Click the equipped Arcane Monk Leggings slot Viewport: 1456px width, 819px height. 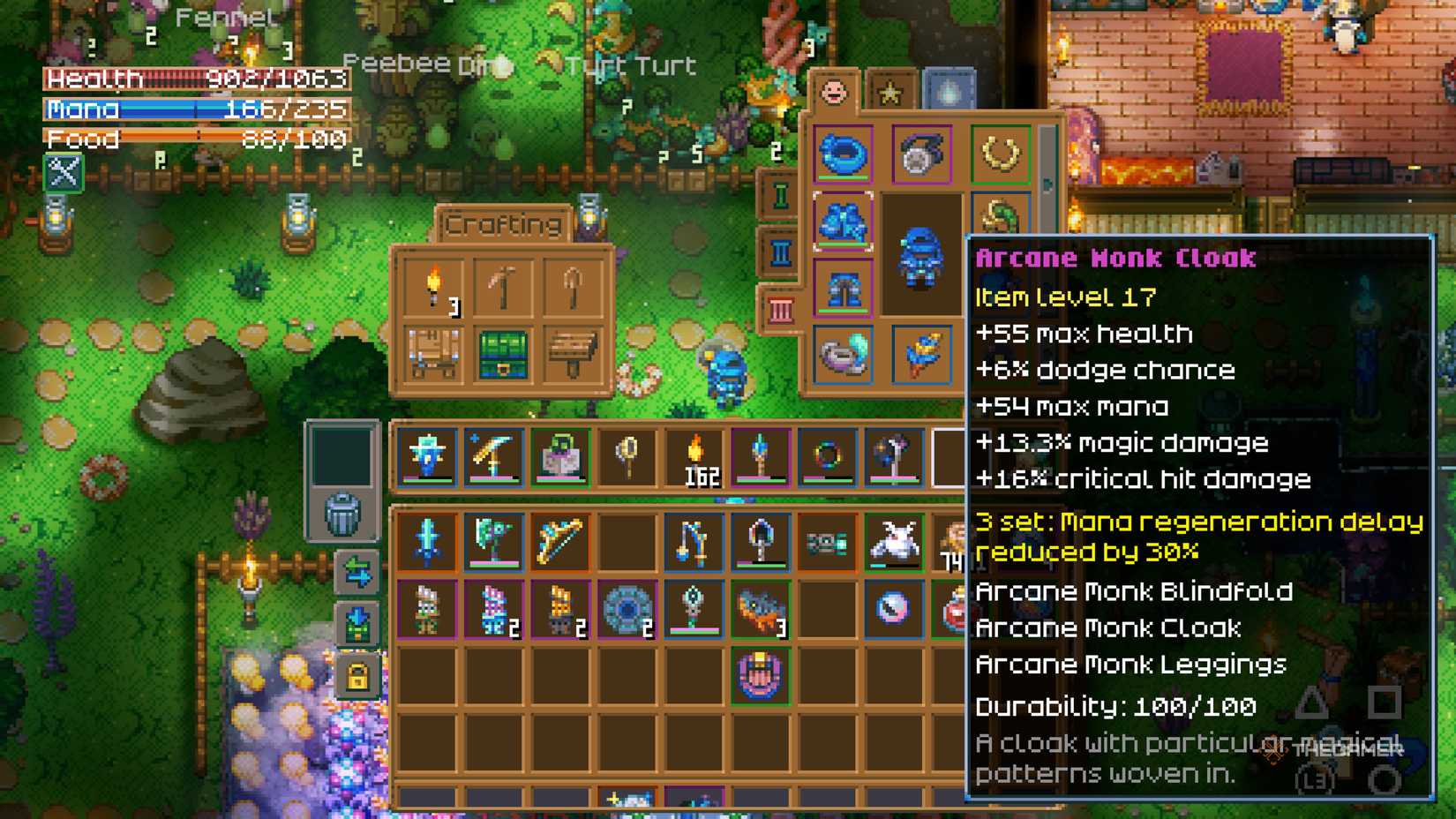click(x=844, y=289)
